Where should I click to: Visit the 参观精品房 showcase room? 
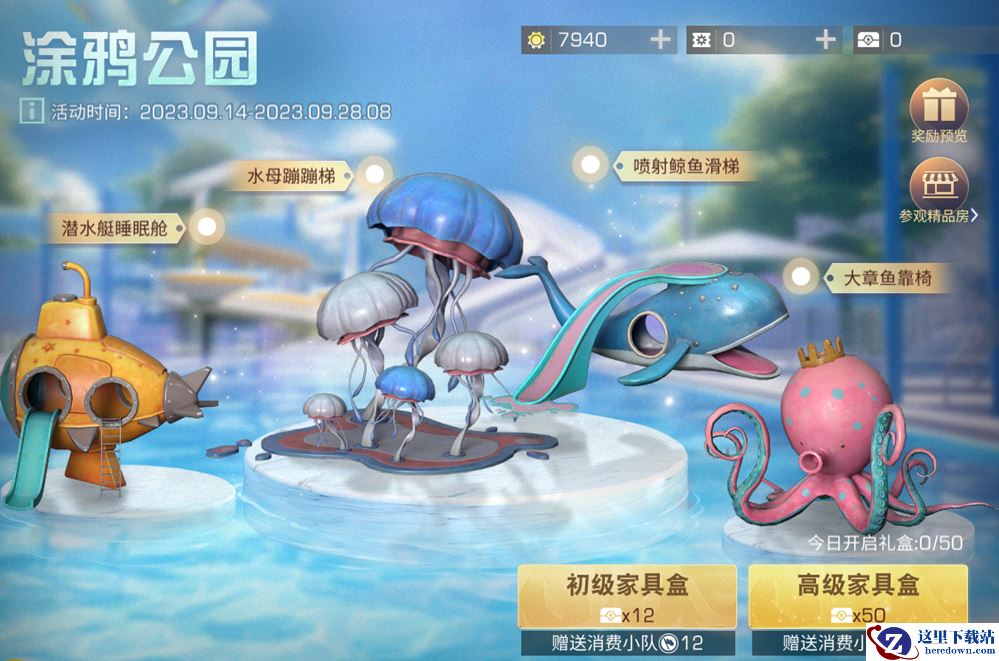[x=939, y=188]
